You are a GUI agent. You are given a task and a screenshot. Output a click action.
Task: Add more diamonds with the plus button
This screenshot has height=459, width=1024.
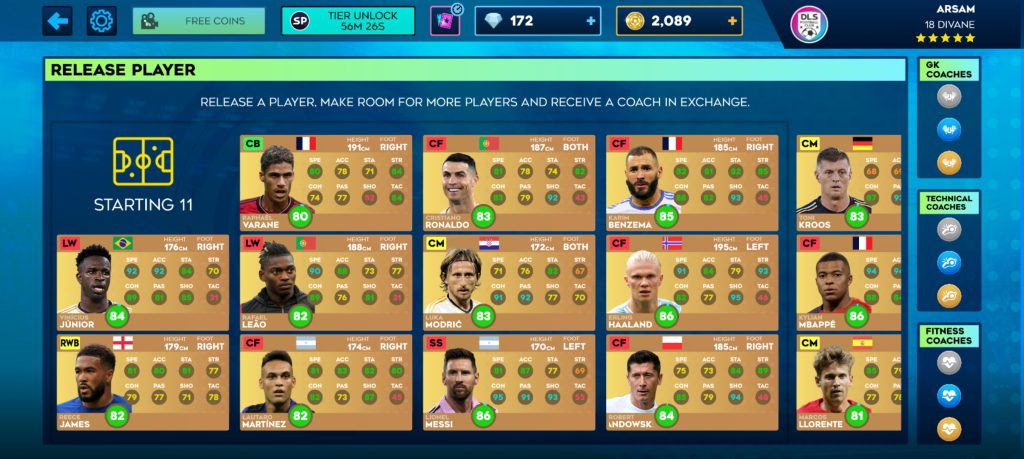(592, 21)
